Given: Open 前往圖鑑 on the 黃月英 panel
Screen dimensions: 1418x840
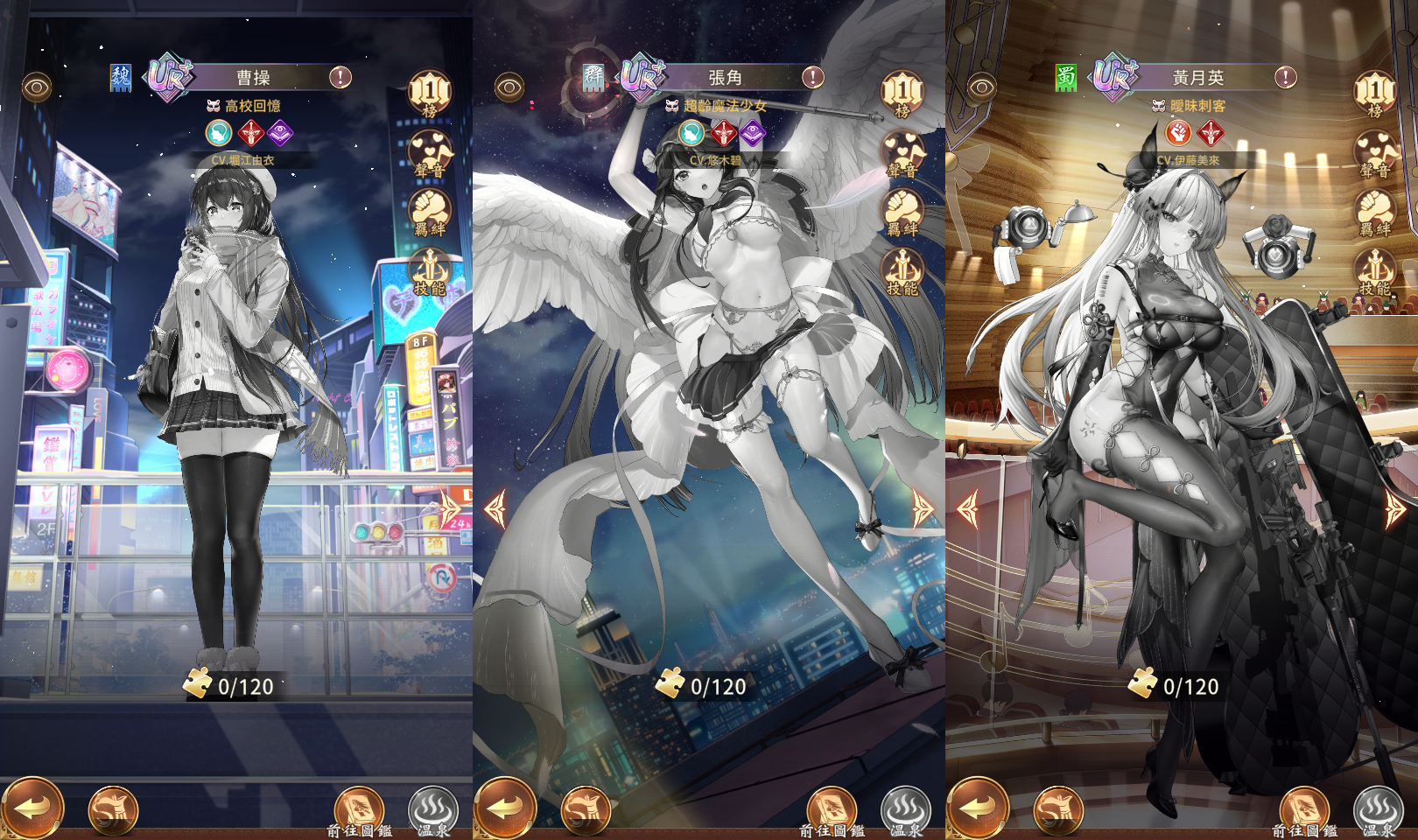Looking at the screenshot, I should coord(1304,810).
